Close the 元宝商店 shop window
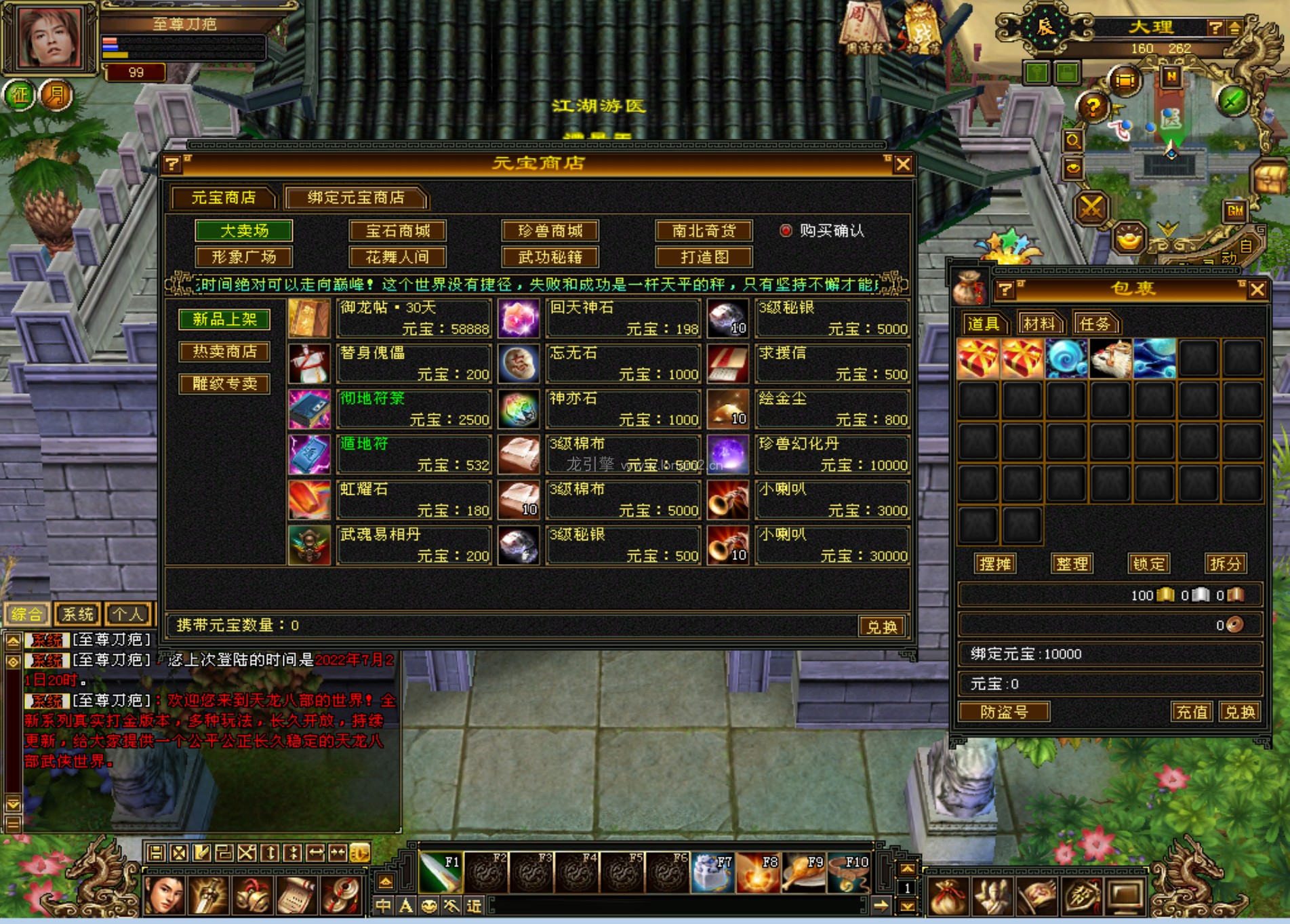The image size is (1290, 924). pyautogui.click(x=902, y=165)
